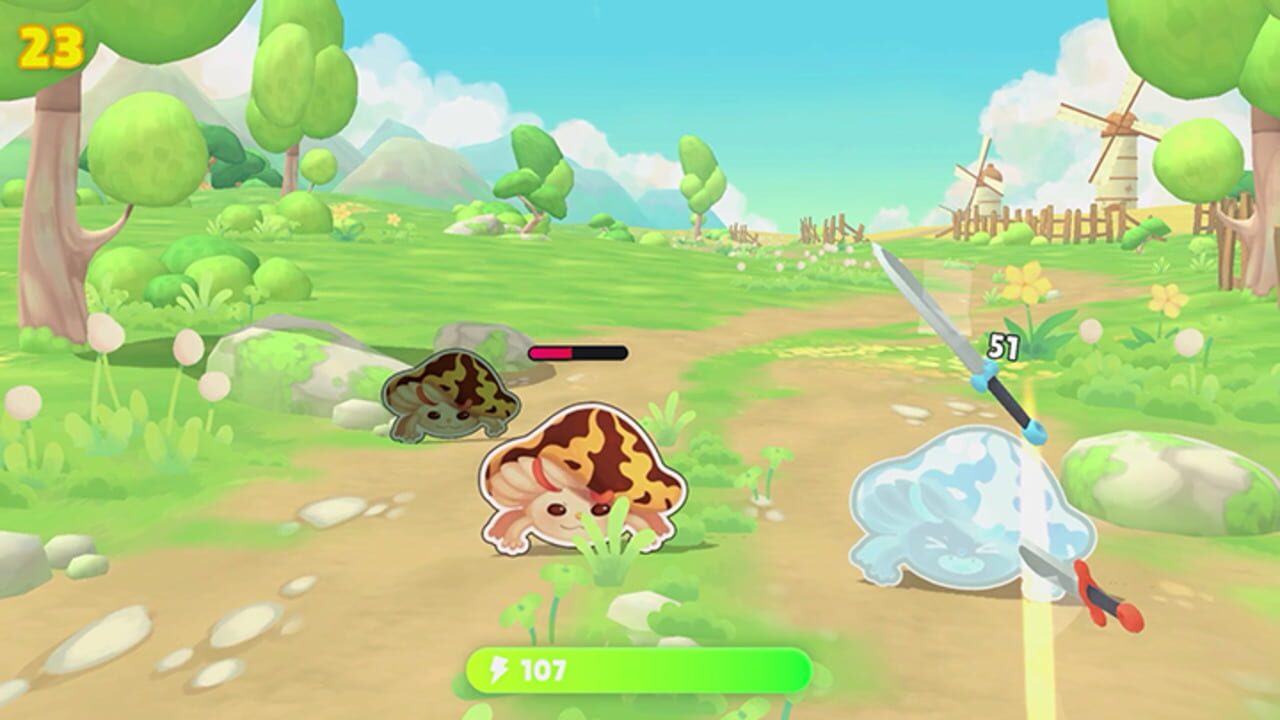The width and height of the screenshot is (1280, 720).
Task: Click the damage number 51 badge
Action: [1003, 348]
